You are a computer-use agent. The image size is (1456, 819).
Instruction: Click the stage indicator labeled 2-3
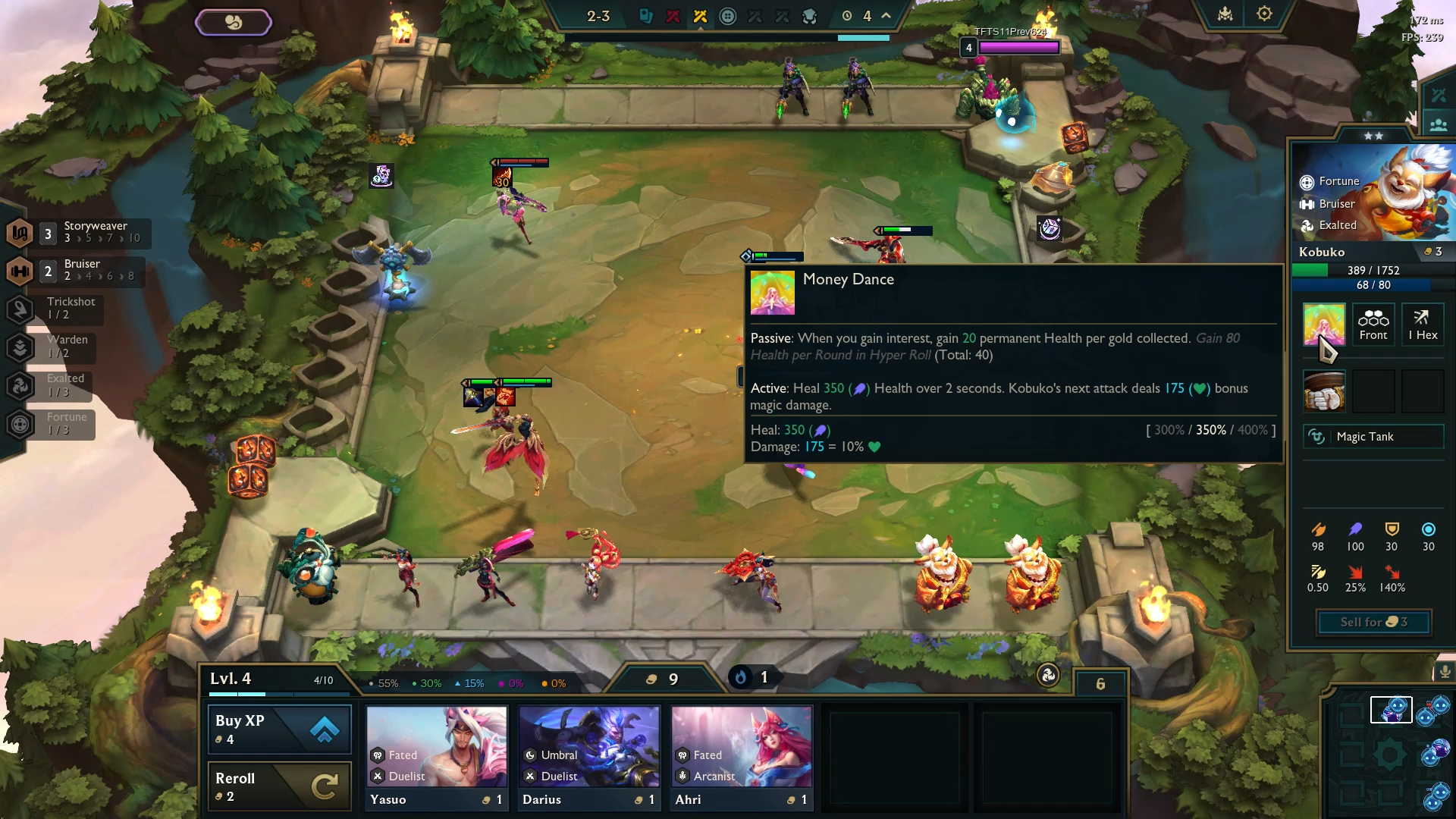tap(598, 16)
